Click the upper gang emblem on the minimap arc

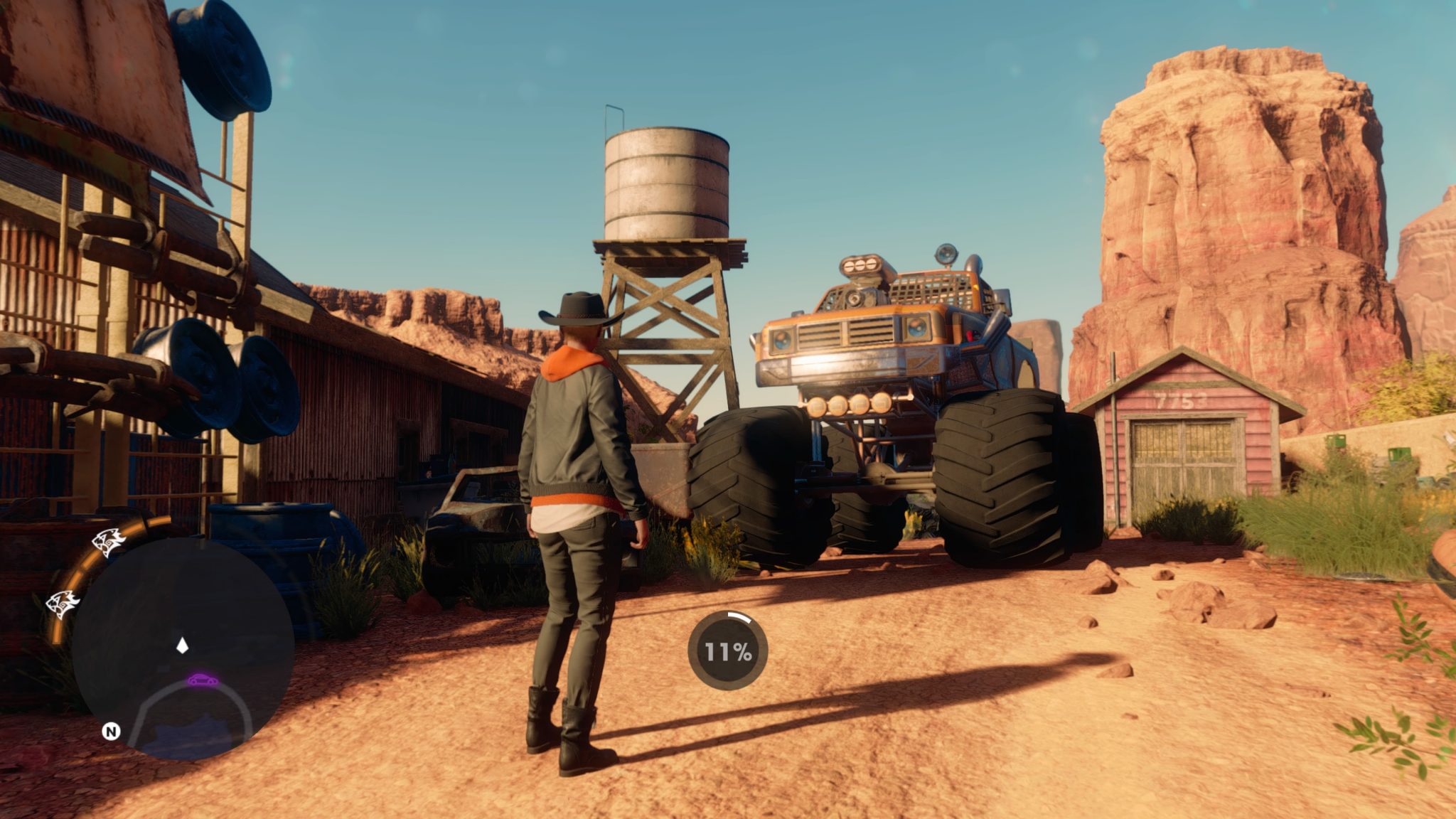pos(110,541)
